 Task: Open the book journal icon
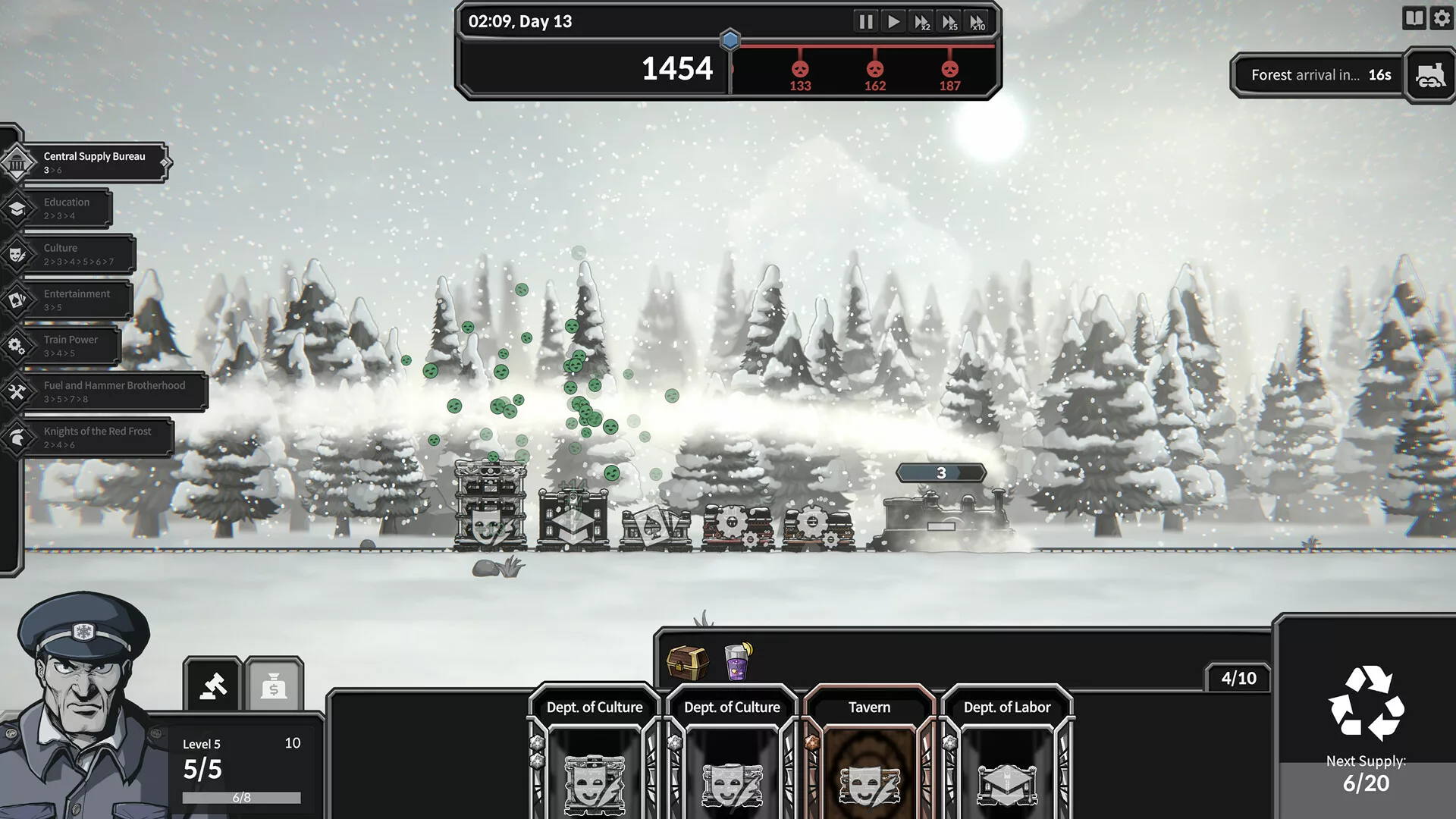[1414, 18]
